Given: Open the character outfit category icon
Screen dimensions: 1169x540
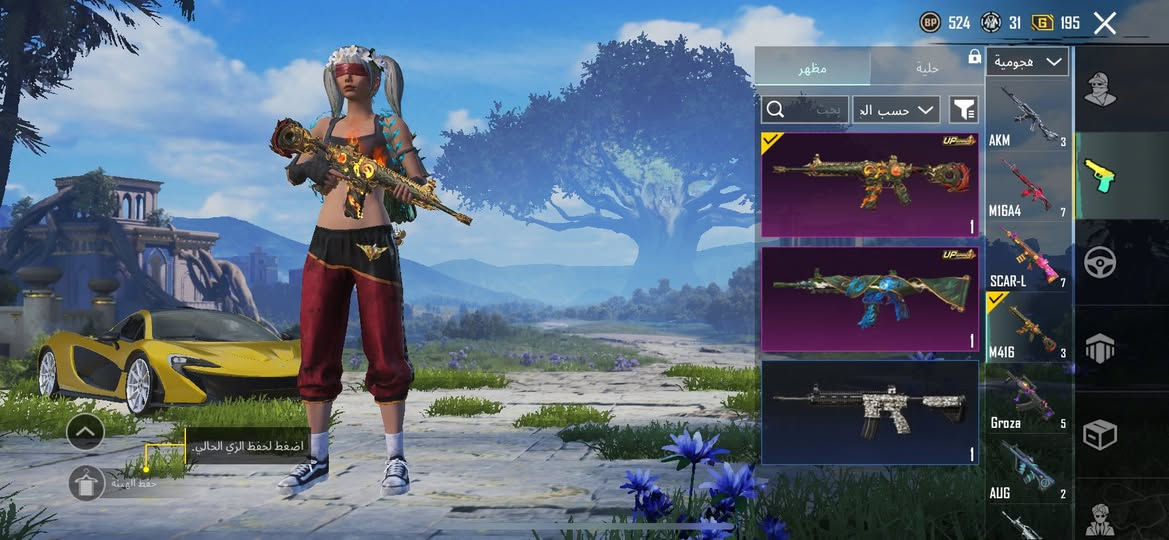Looking at the screenshot, I should [1101, 89].
